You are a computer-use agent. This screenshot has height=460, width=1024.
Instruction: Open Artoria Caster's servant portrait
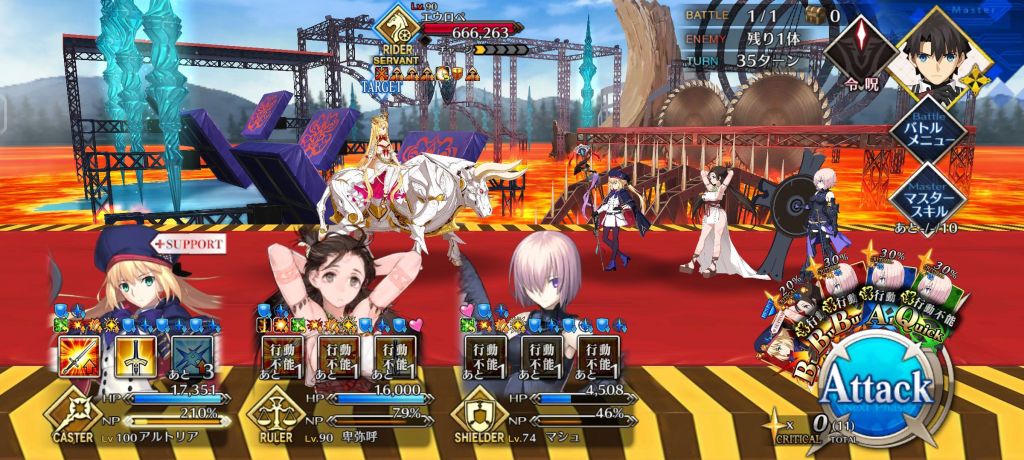point(130,275)
